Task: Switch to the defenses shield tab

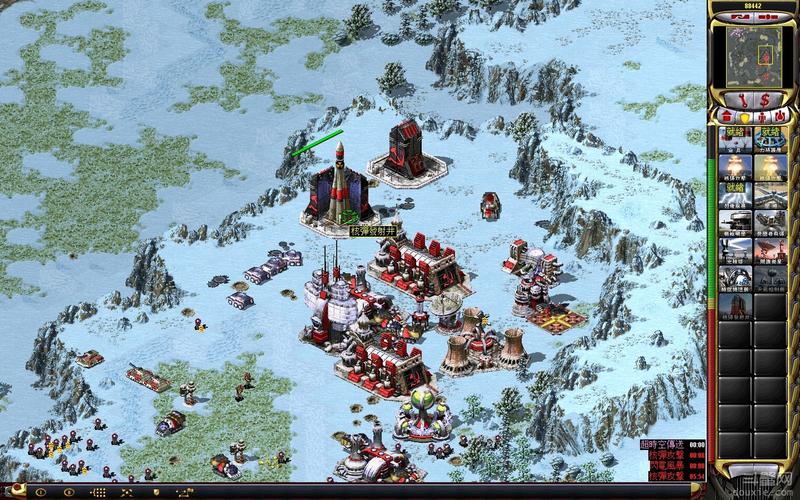Action: [x=743, y=116]
